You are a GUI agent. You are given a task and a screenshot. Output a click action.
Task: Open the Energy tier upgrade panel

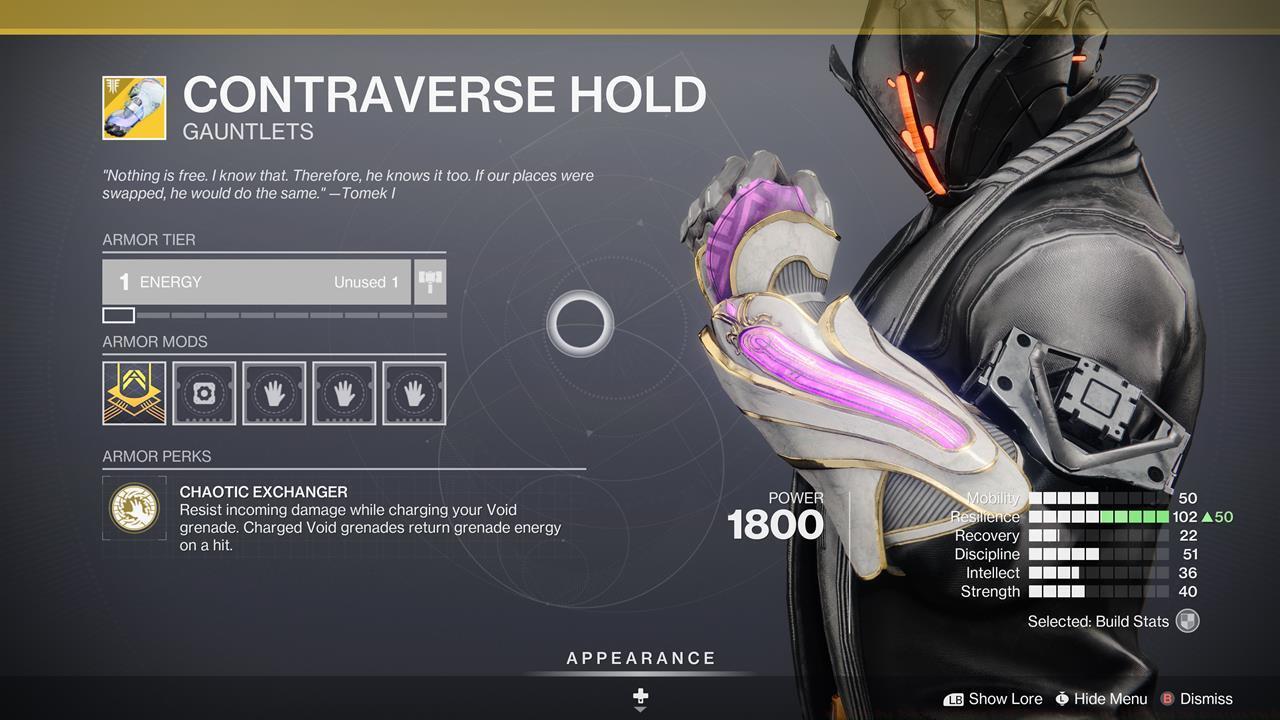coord(257,282)
